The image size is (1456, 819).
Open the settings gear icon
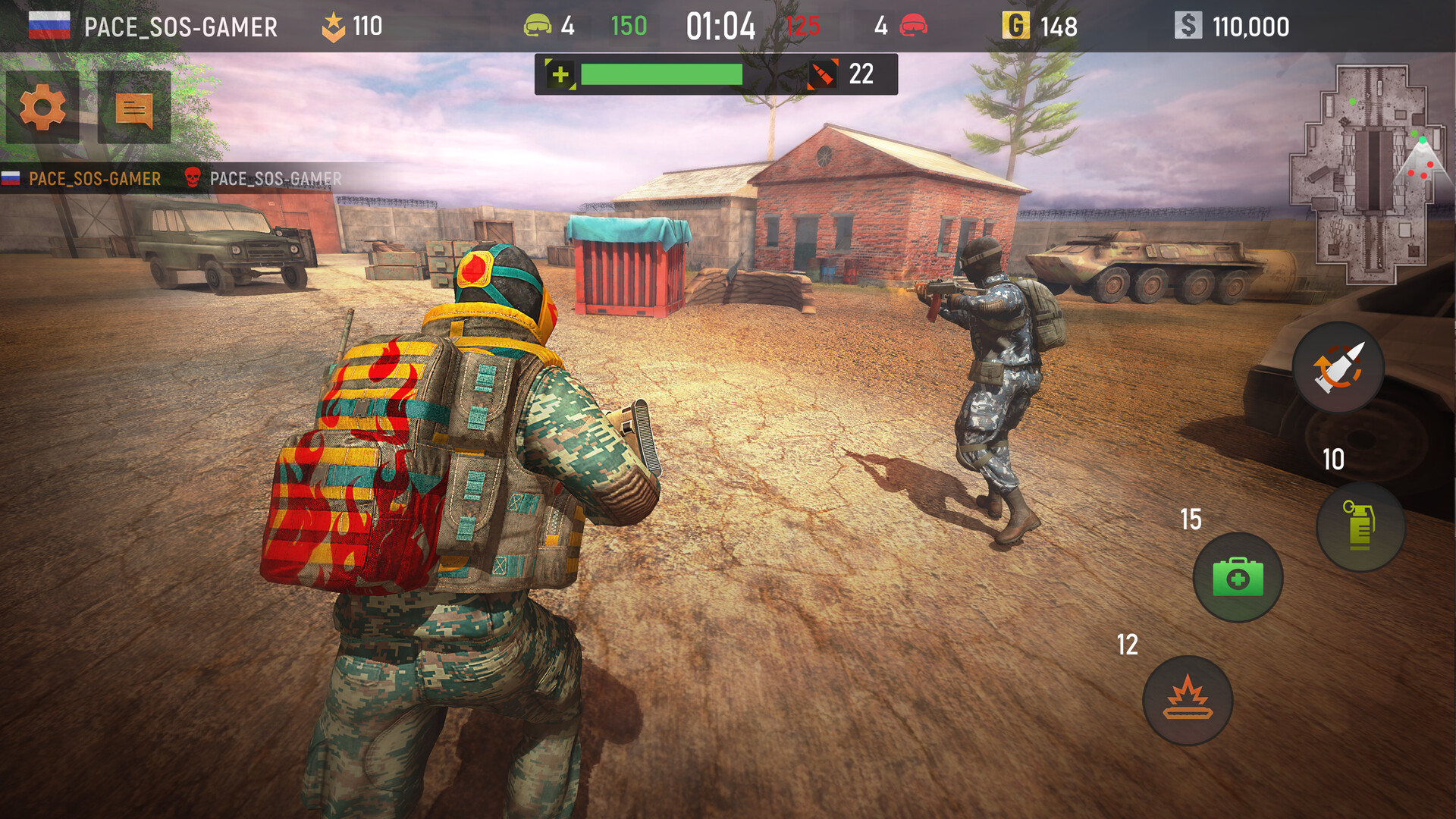42,108
